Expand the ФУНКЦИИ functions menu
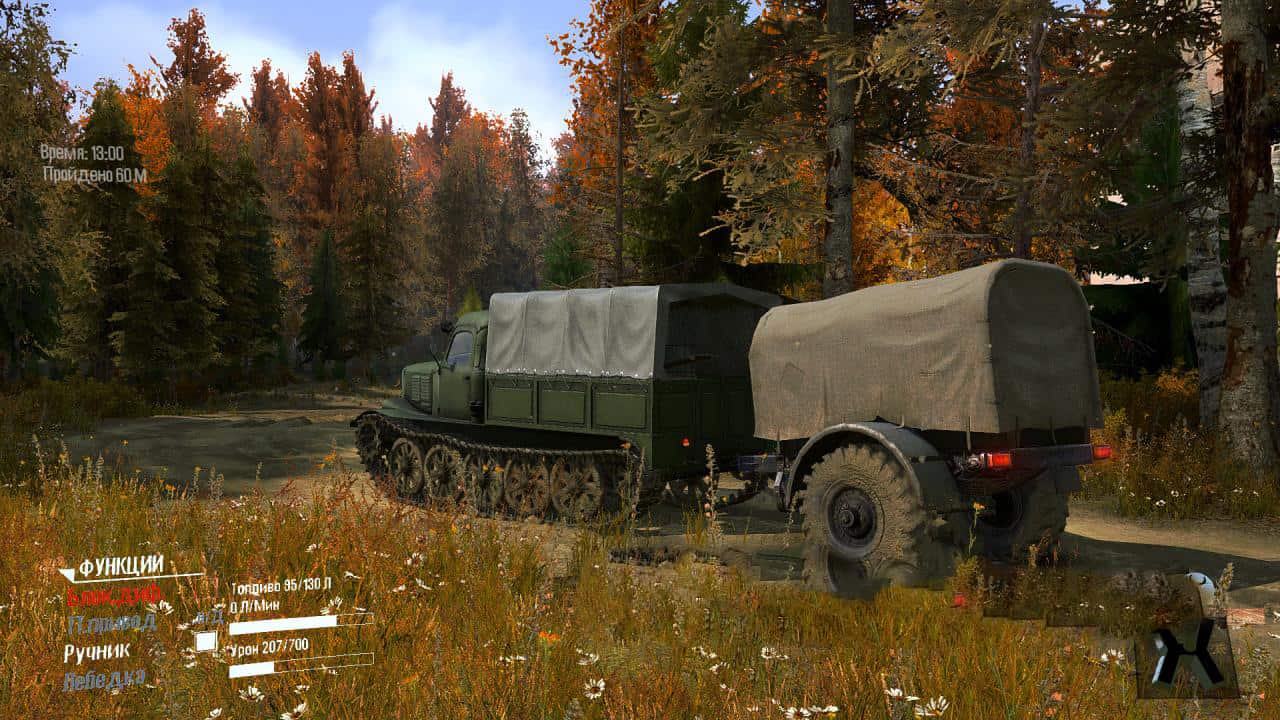This screenshot has width=1280, height=720. pos(122,564)
